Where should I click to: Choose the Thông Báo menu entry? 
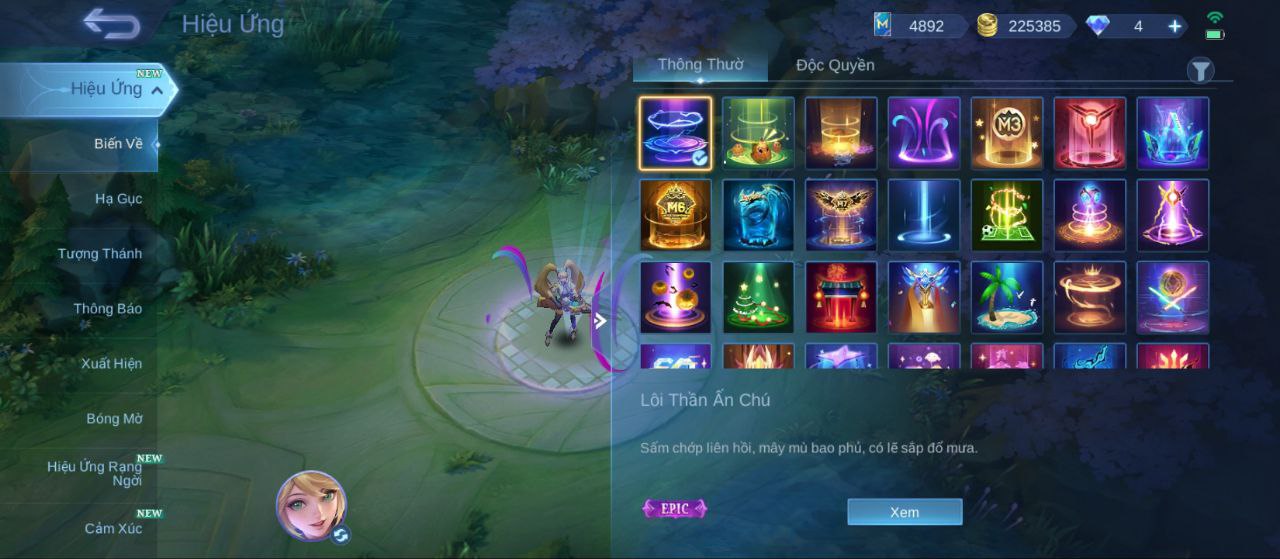[107, 309]
